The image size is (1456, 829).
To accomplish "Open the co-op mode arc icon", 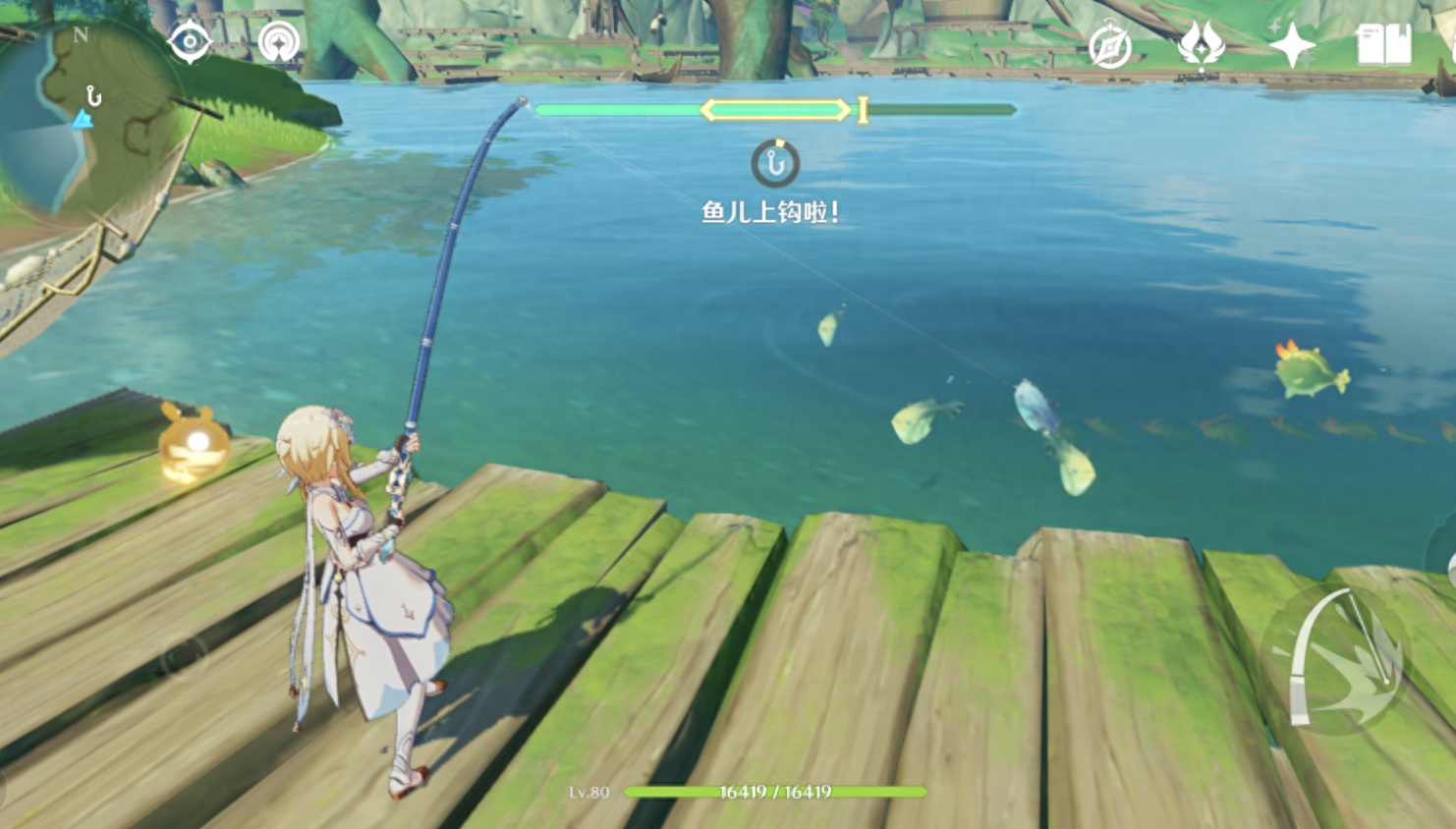I will pyautogui.click(x=279, y=42).
